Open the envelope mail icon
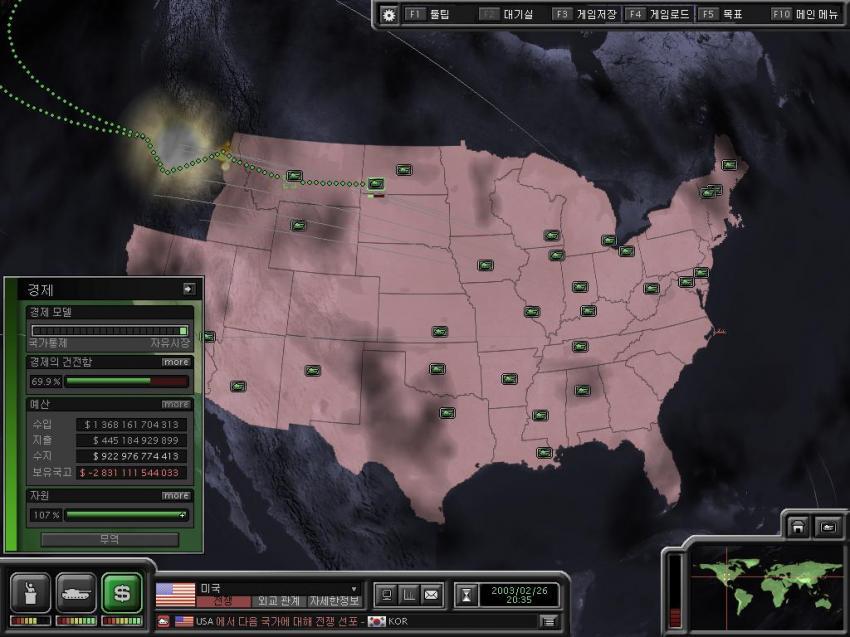Image resolution: width=850 pixels, height=637 pixels. point(431,595)
